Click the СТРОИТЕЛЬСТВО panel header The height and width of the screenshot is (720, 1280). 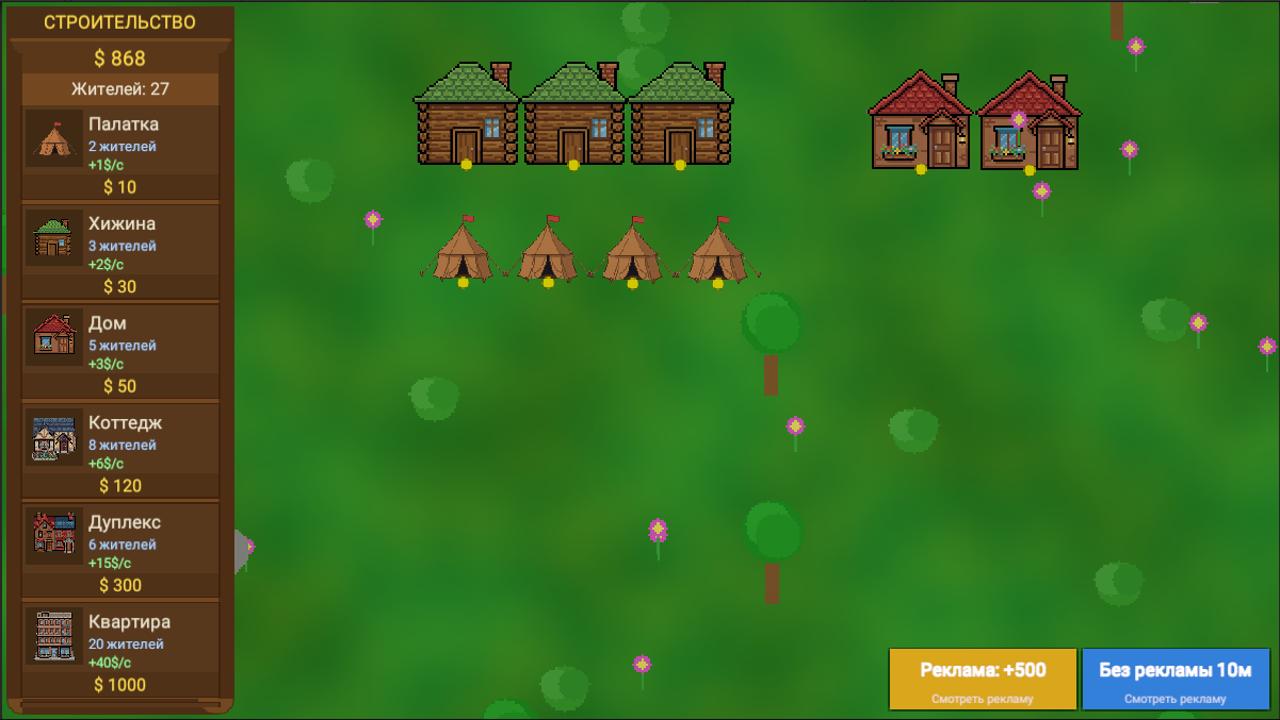coord(120,22)
